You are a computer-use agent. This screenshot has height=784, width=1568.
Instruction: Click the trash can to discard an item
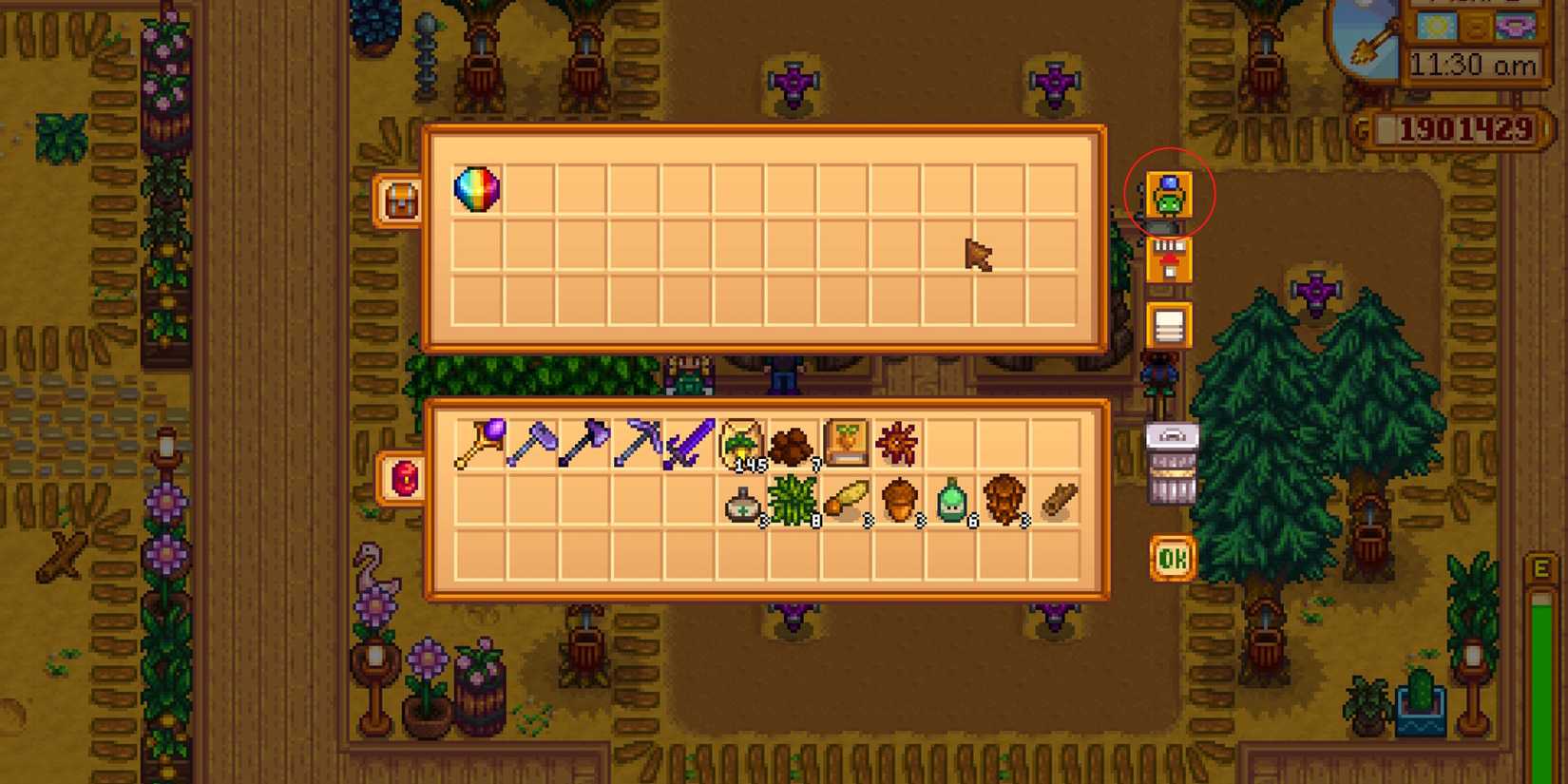[x=1172, y=463]
